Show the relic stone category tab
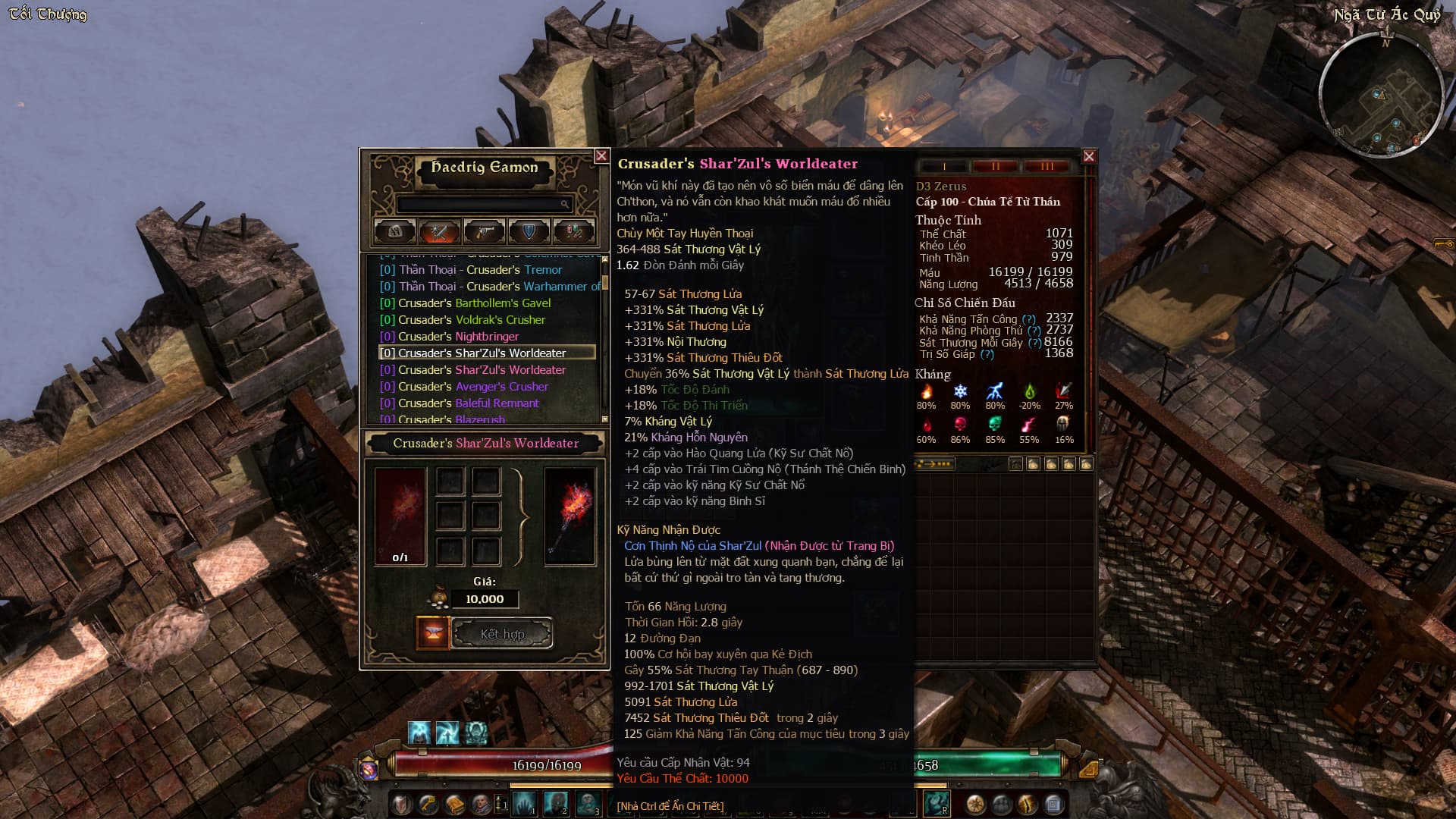The image size is (1456, 819). (x=394, y=231)
